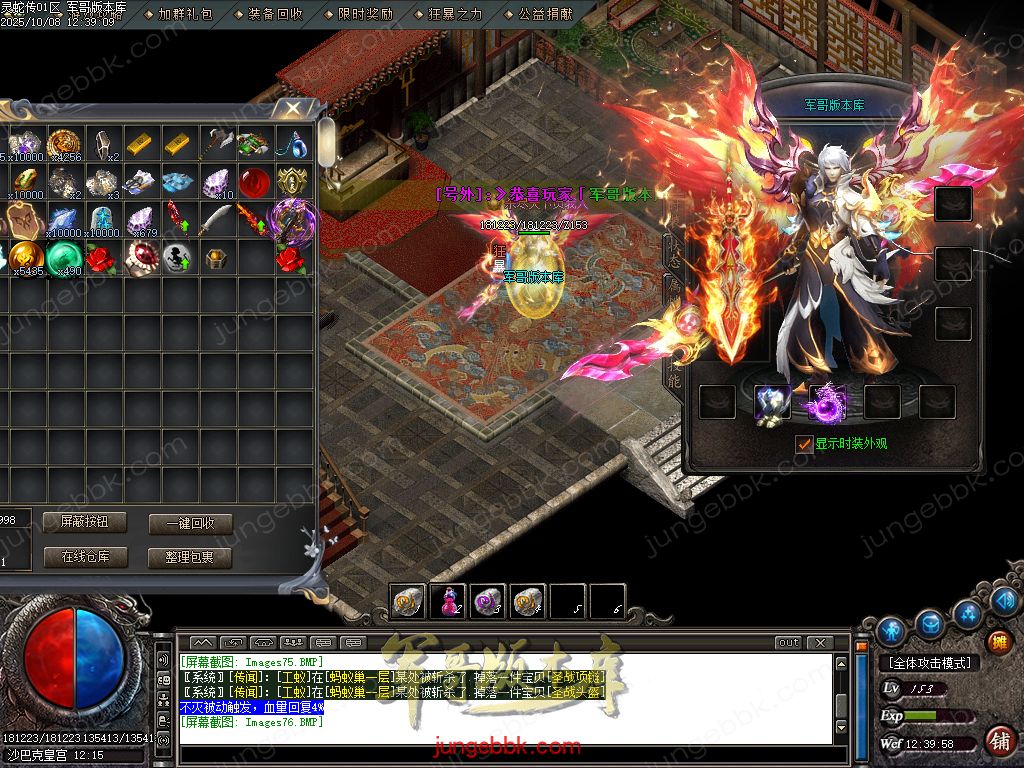Toggle the 显示时装外观 fashion appearance checkbox
This screenshot has width=1024, height=768.
click(805, 443)
